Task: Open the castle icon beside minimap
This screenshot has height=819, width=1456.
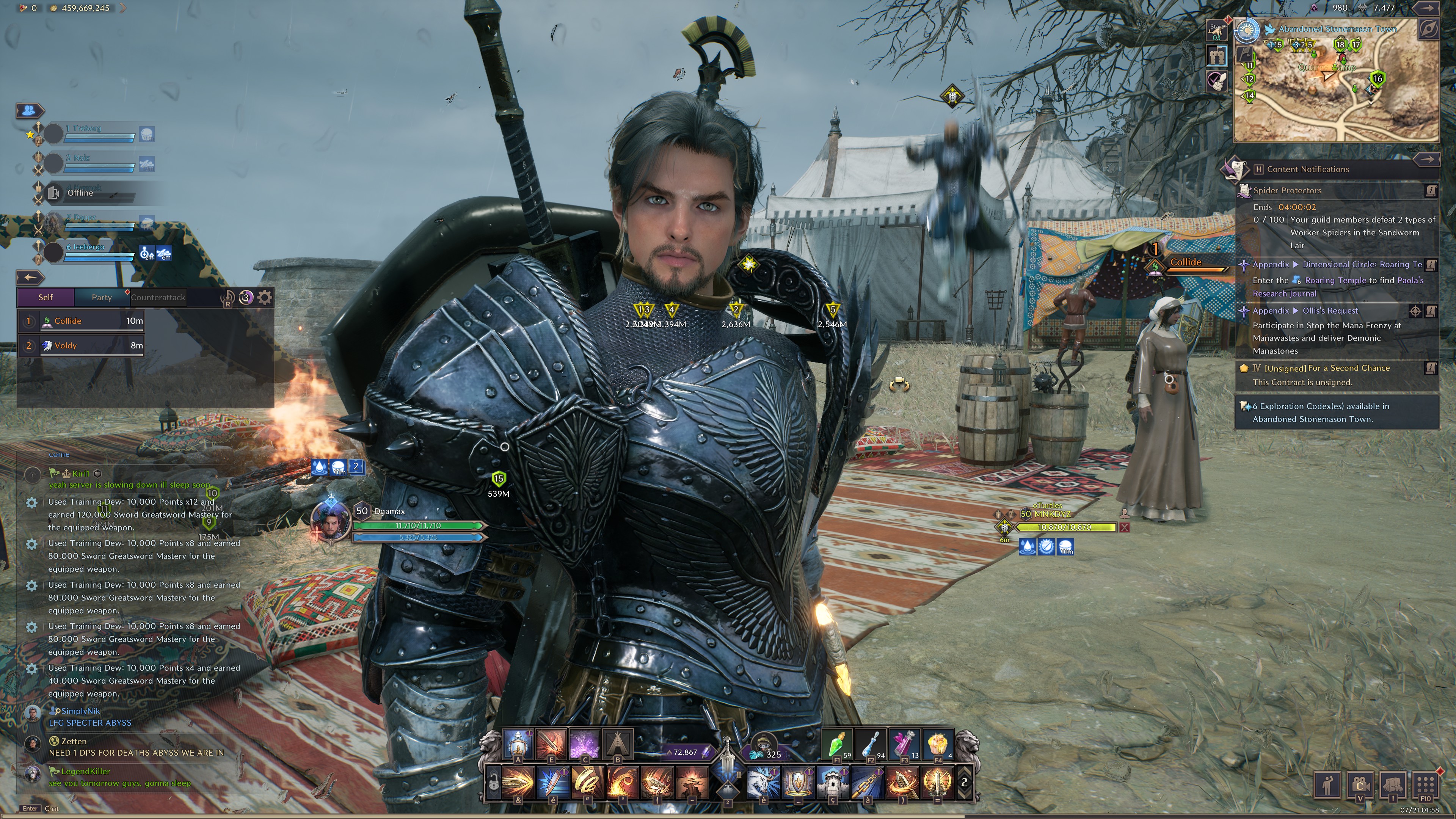Action: 1217,55
